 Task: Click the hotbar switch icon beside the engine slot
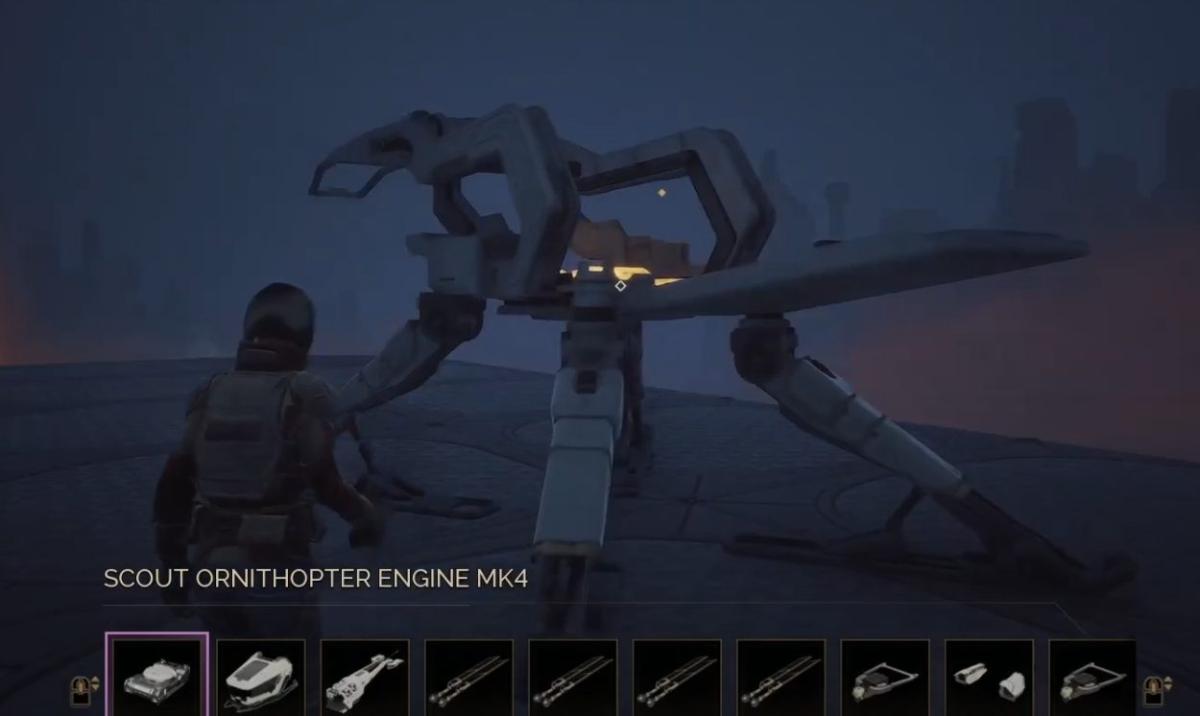pyautogui.click(x=83, y=688)
